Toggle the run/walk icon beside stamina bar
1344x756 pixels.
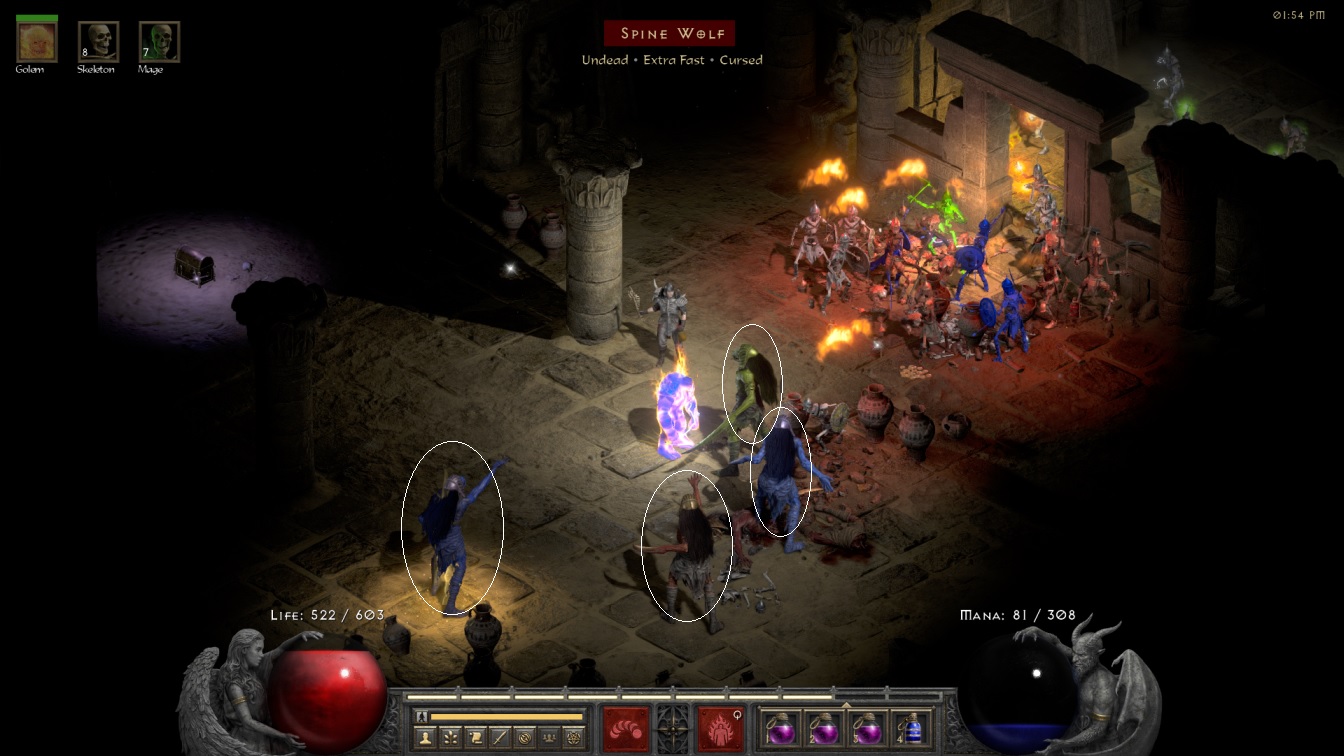[x=422, y=716]
